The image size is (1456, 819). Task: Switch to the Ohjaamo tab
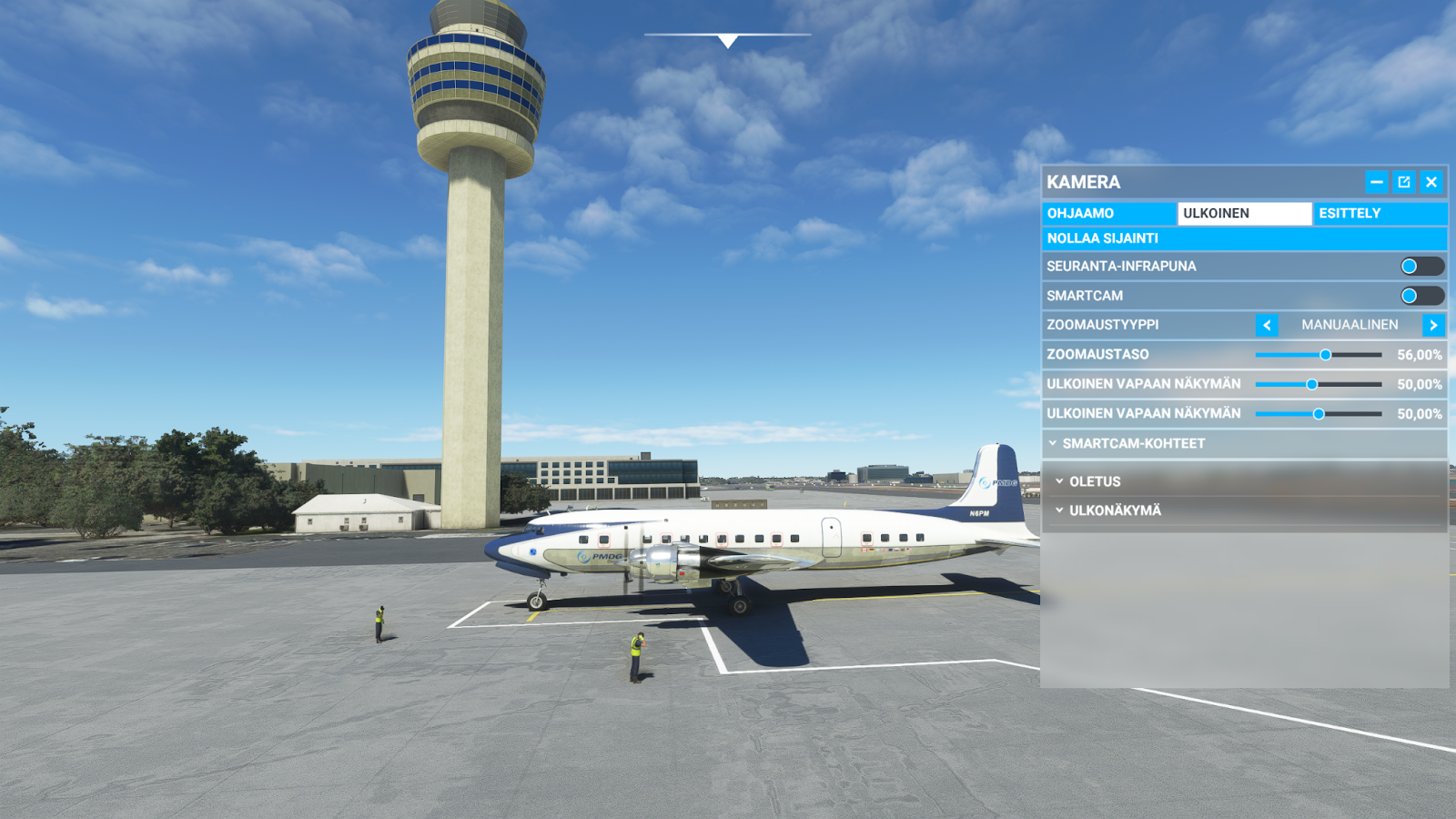(1108, 213)
